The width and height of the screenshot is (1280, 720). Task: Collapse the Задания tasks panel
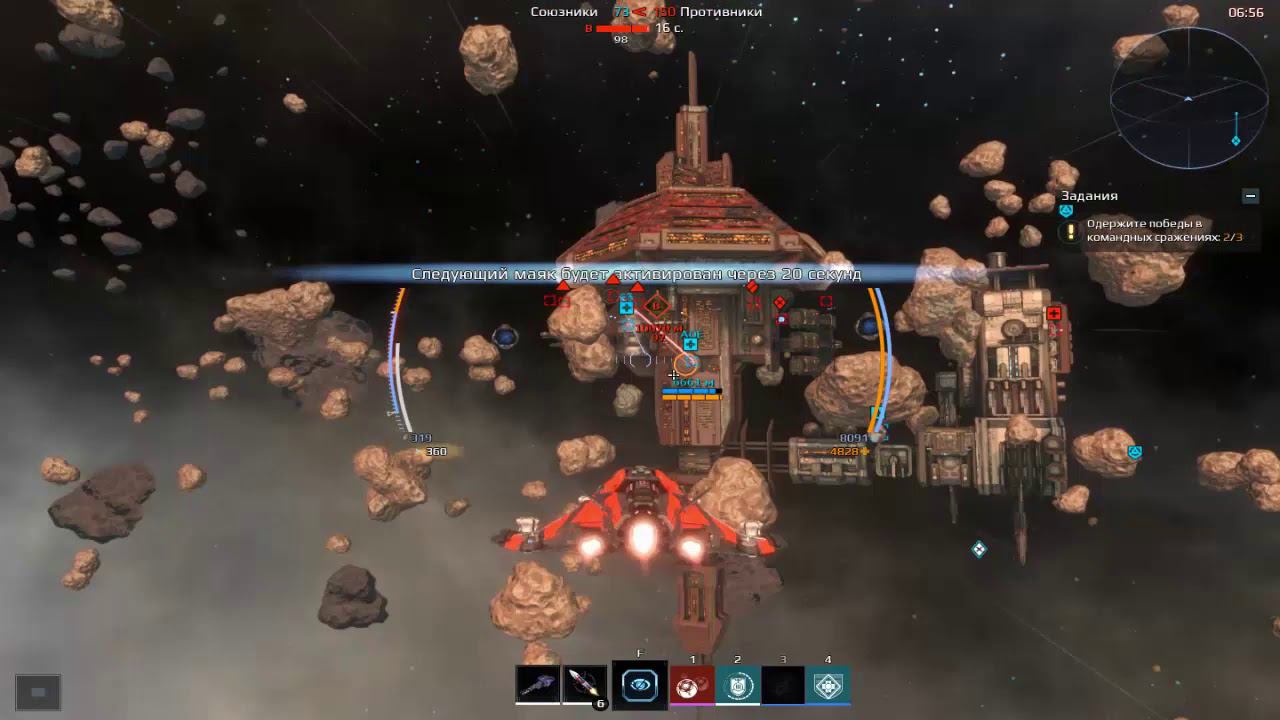tap(1250, 196)
